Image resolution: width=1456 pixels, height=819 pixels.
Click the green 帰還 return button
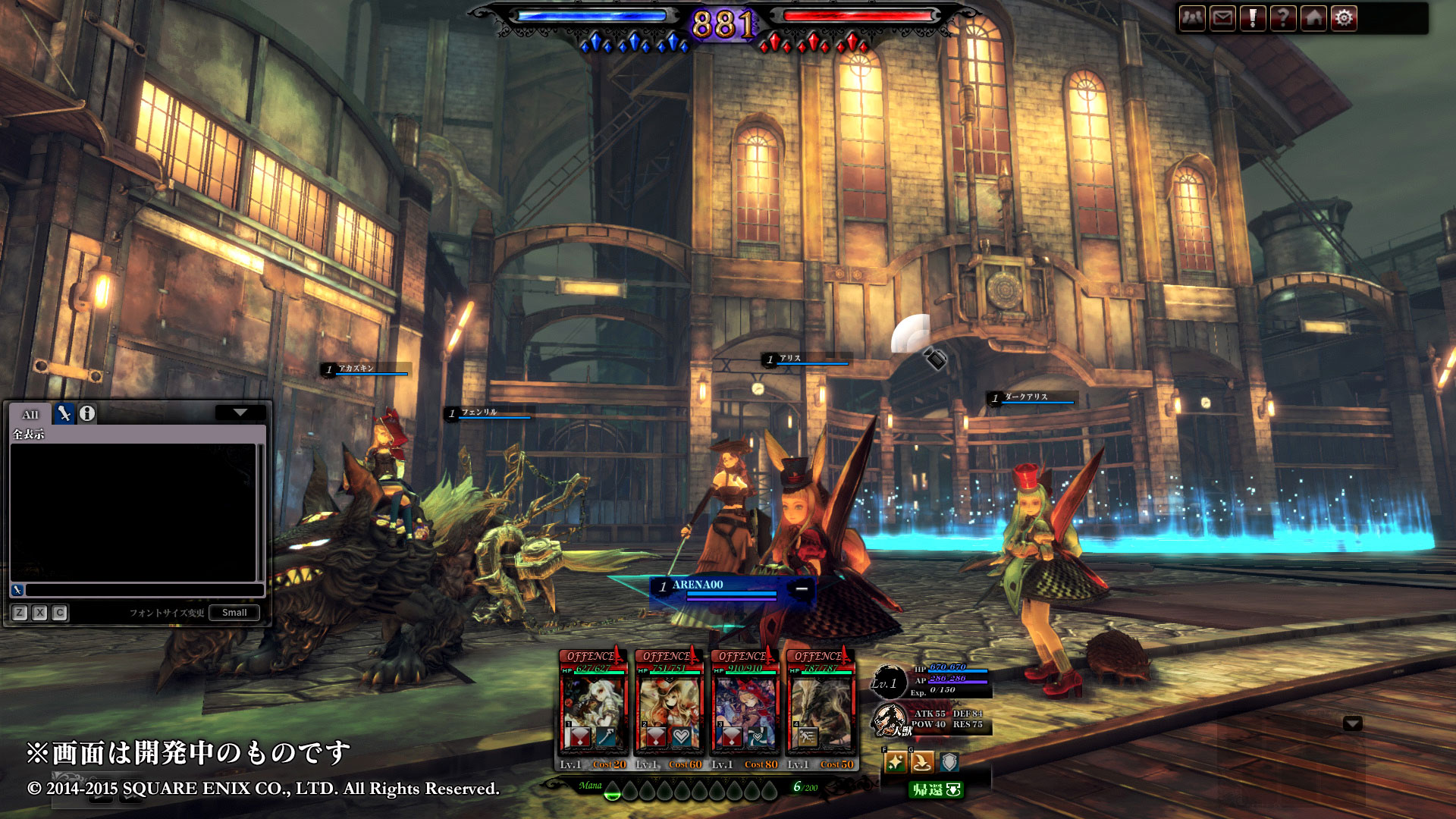(936, 790)
